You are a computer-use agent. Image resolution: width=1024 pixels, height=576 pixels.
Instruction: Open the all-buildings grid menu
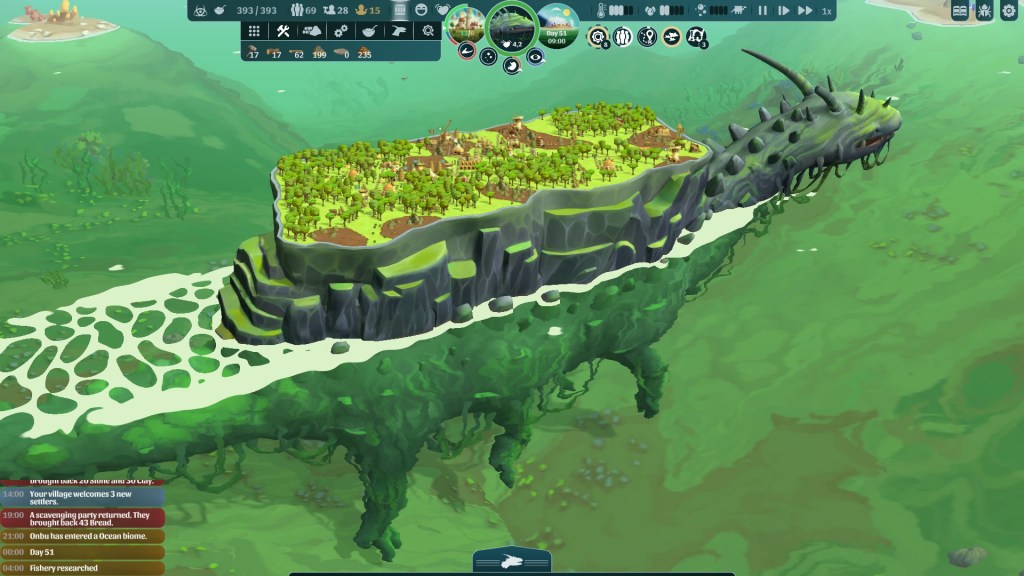[x=254, y=31]
